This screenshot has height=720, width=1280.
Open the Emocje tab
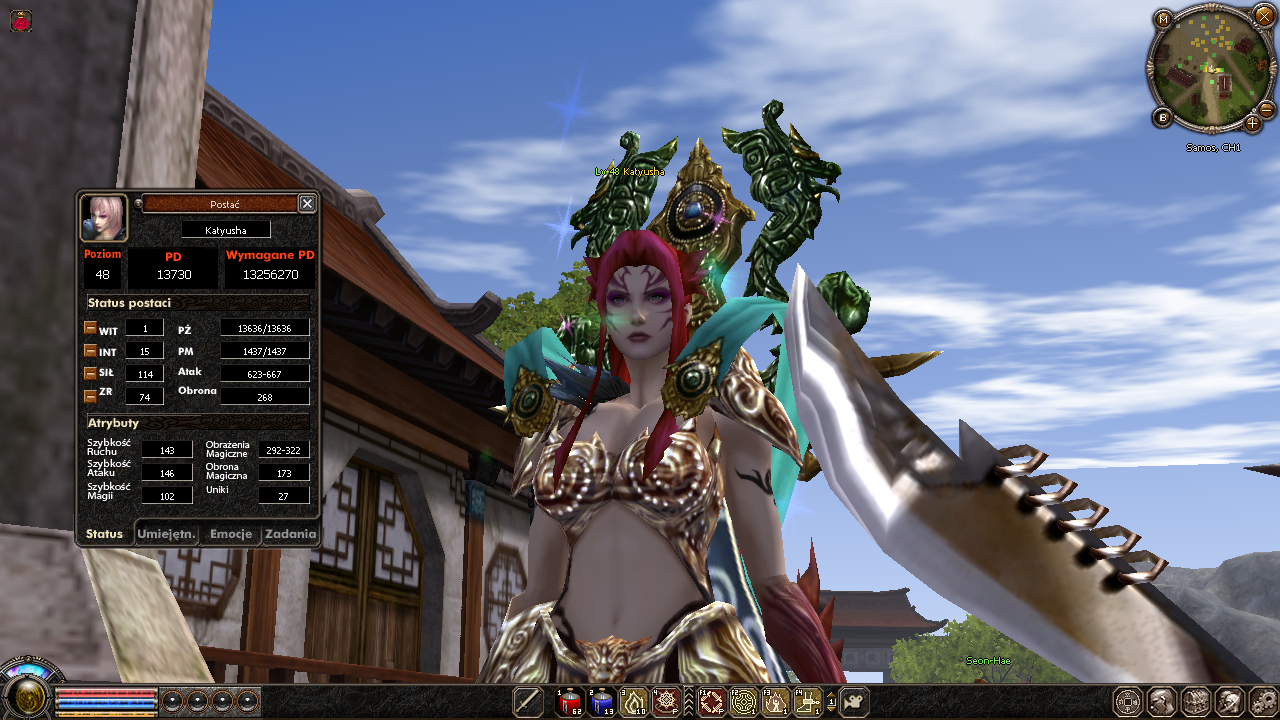(231, 534)
